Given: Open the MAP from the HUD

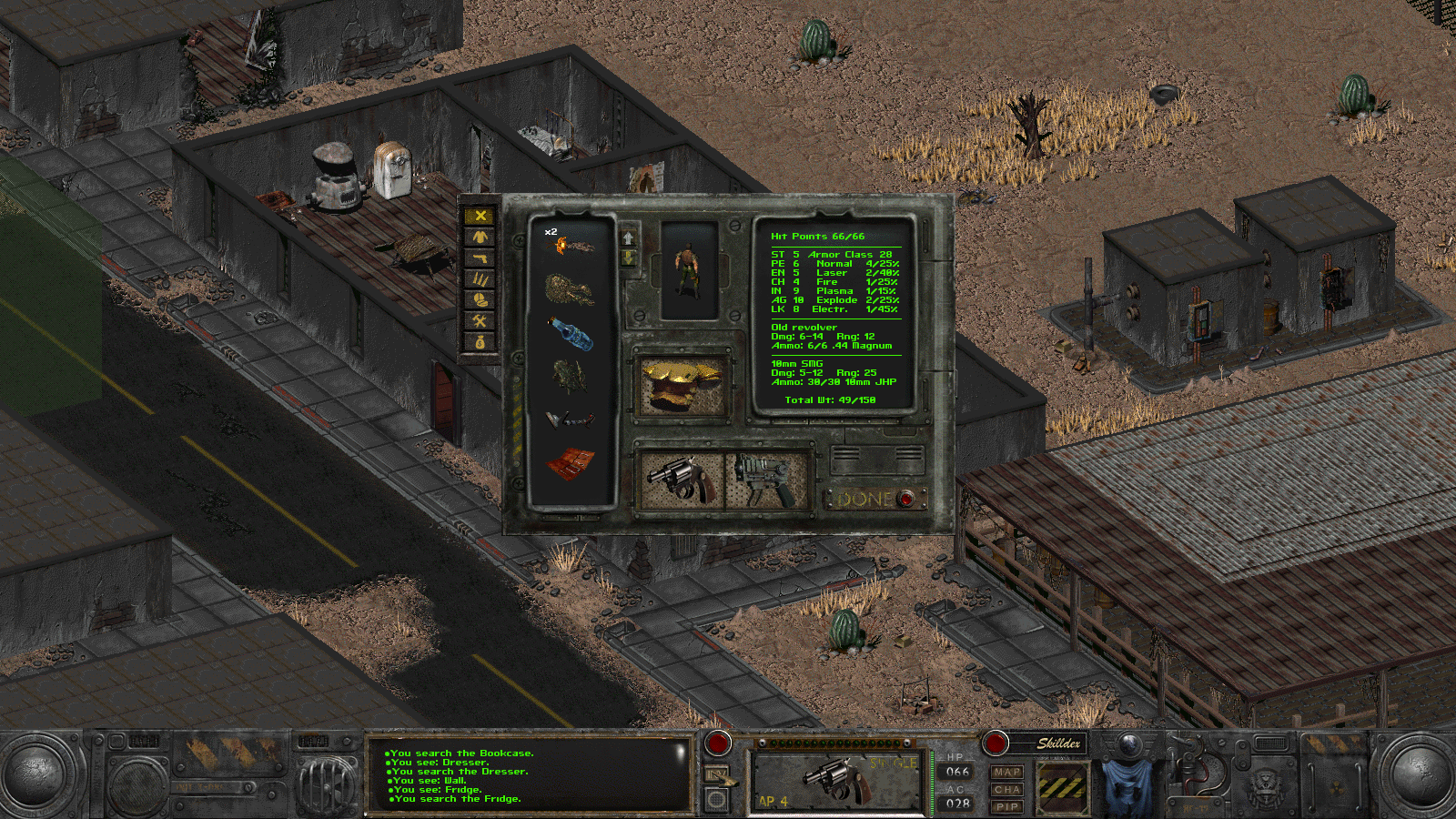Looking at the screenshot, I should pos(1006,772).
